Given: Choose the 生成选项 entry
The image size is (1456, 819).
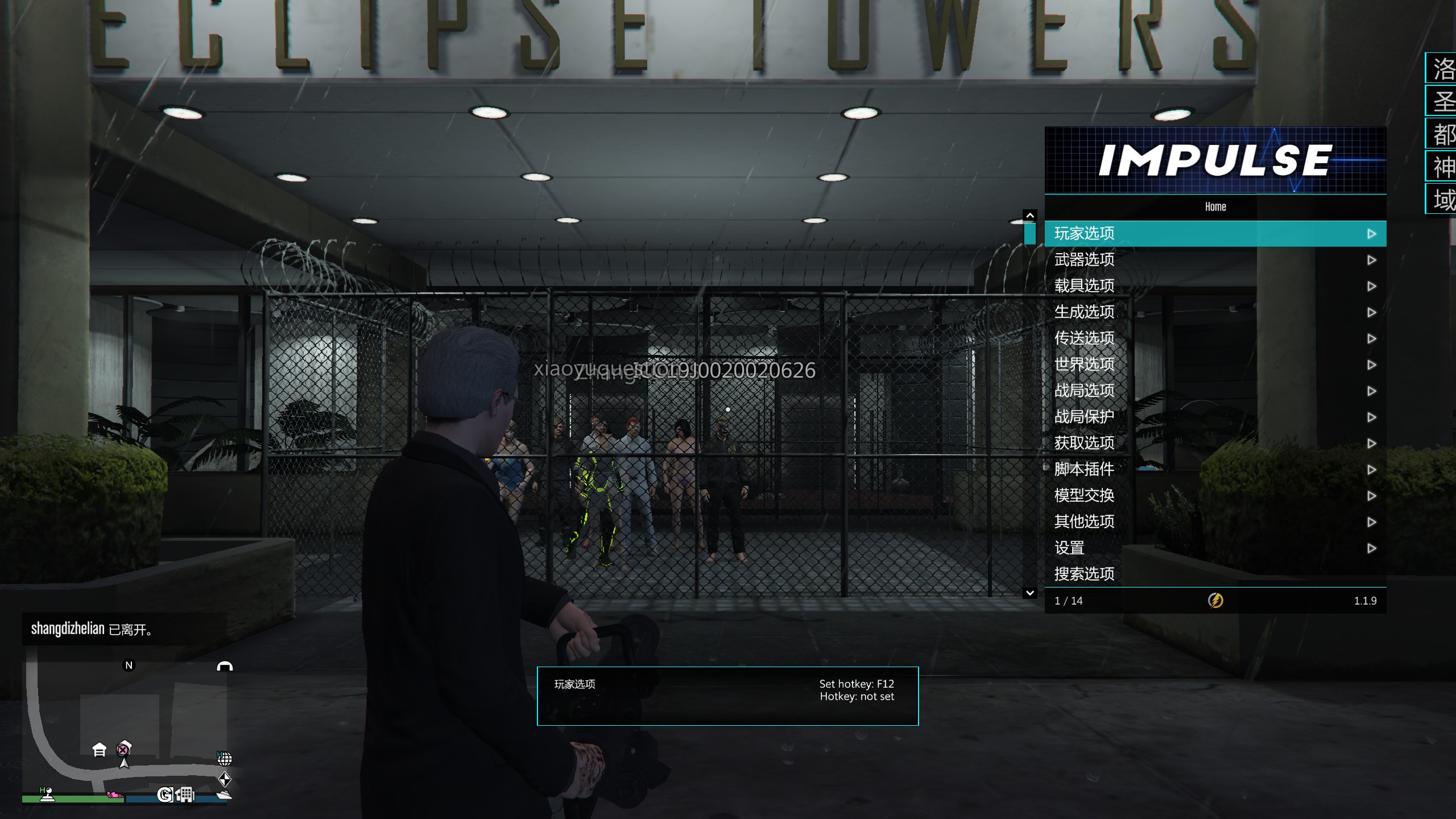Looking at the screenshot, I should (1215, 312).
